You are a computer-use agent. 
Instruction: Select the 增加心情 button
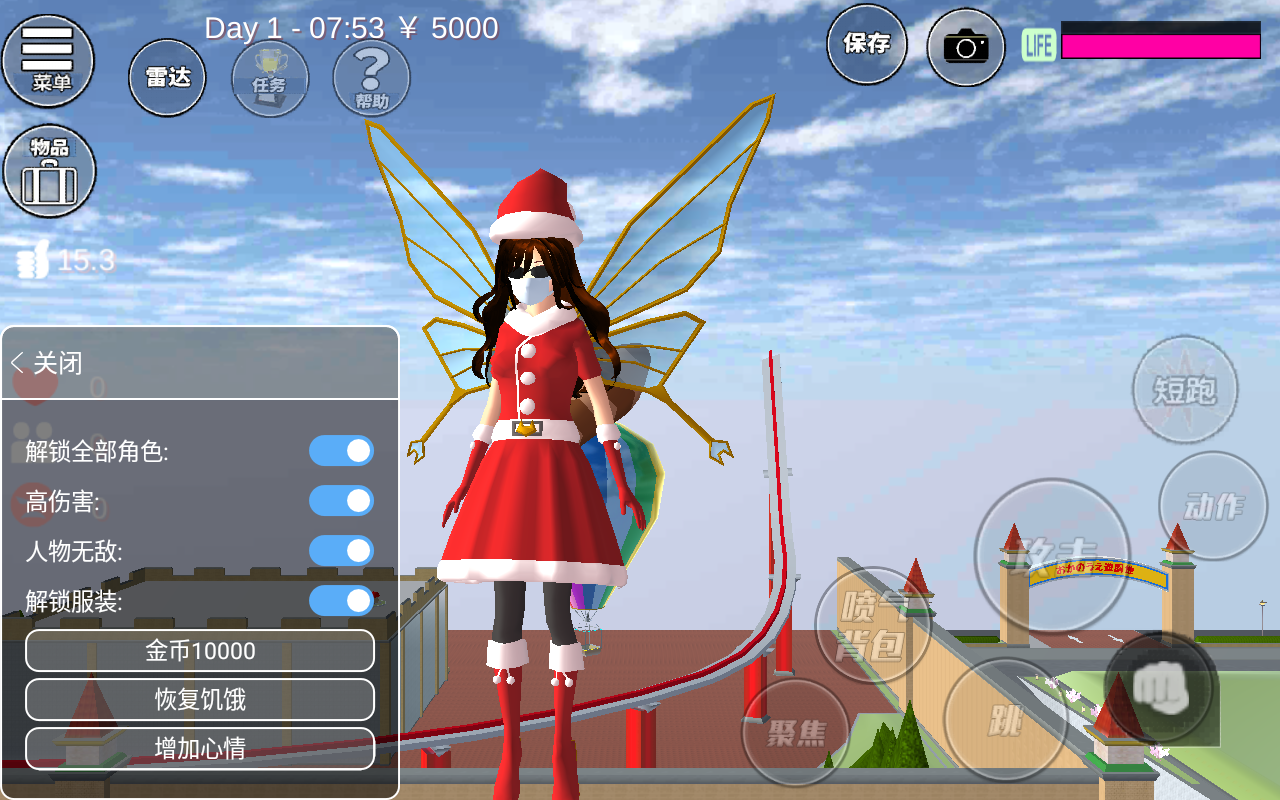[200, 748]
